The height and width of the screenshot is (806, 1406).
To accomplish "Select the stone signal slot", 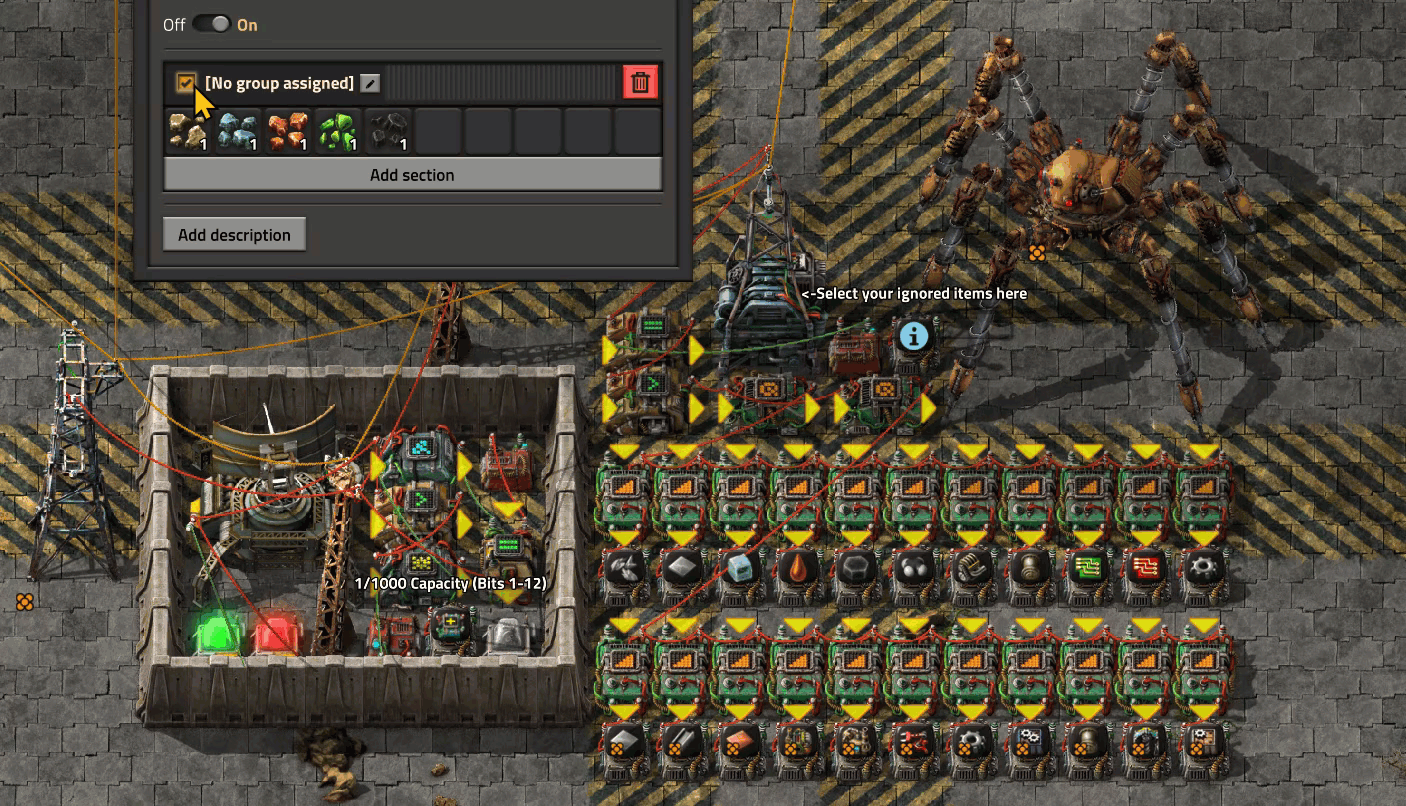I will point(188,131).
